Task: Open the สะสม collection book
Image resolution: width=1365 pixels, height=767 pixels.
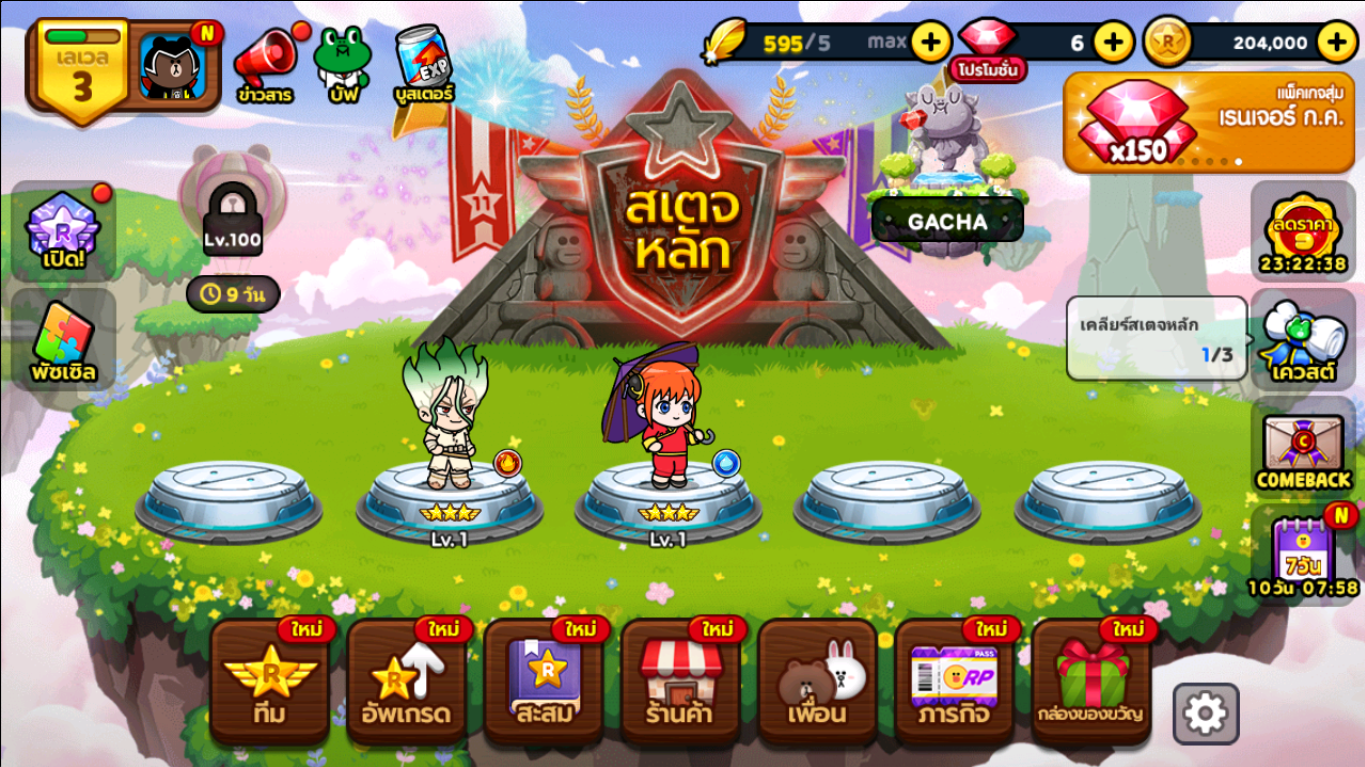Action: (543, 683)
